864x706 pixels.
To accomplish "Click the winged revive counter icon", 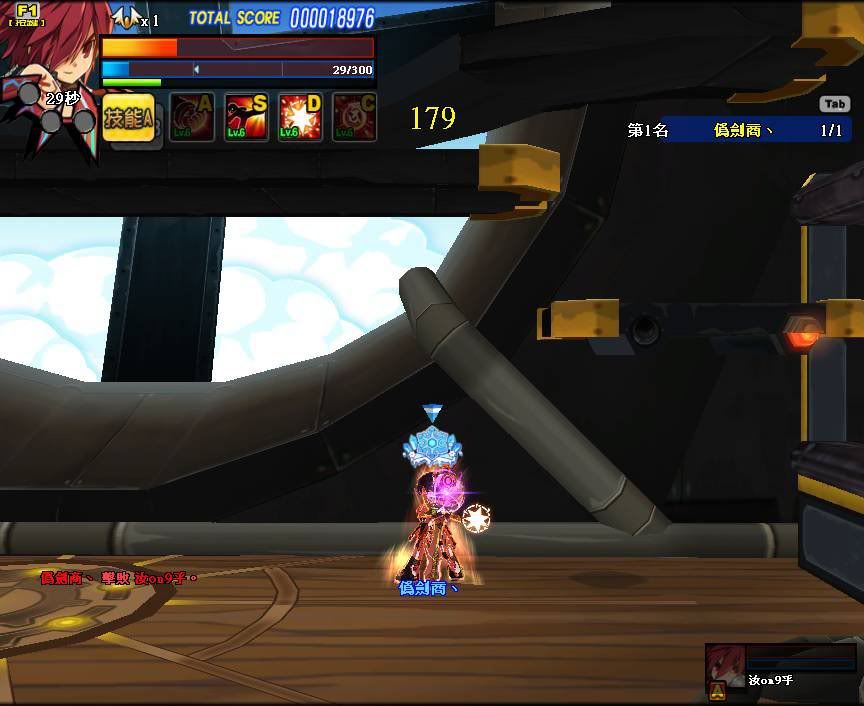I will (125, 18).
